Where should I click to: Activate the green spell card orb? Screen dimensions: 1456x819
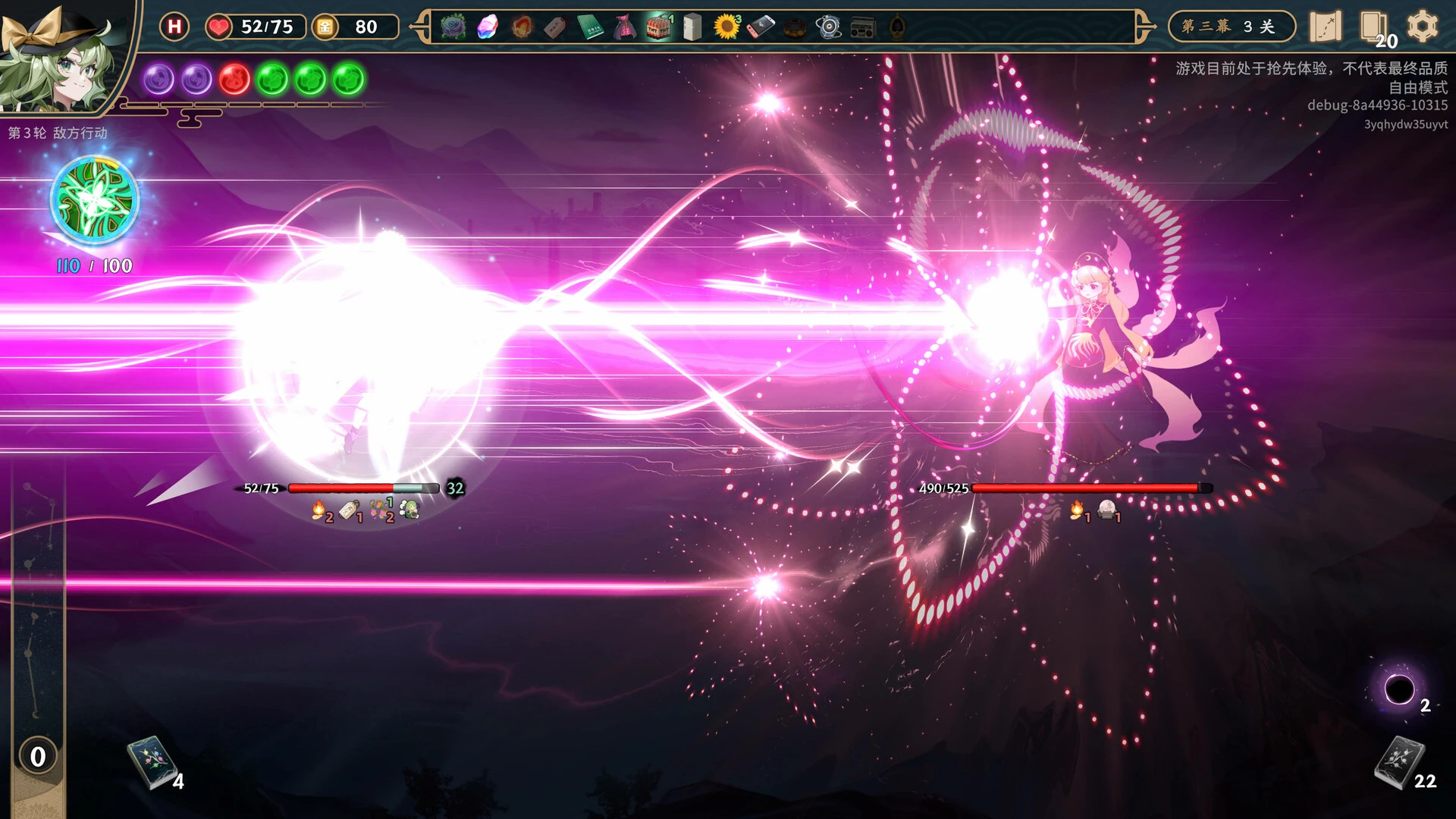[x=95, y=201]
